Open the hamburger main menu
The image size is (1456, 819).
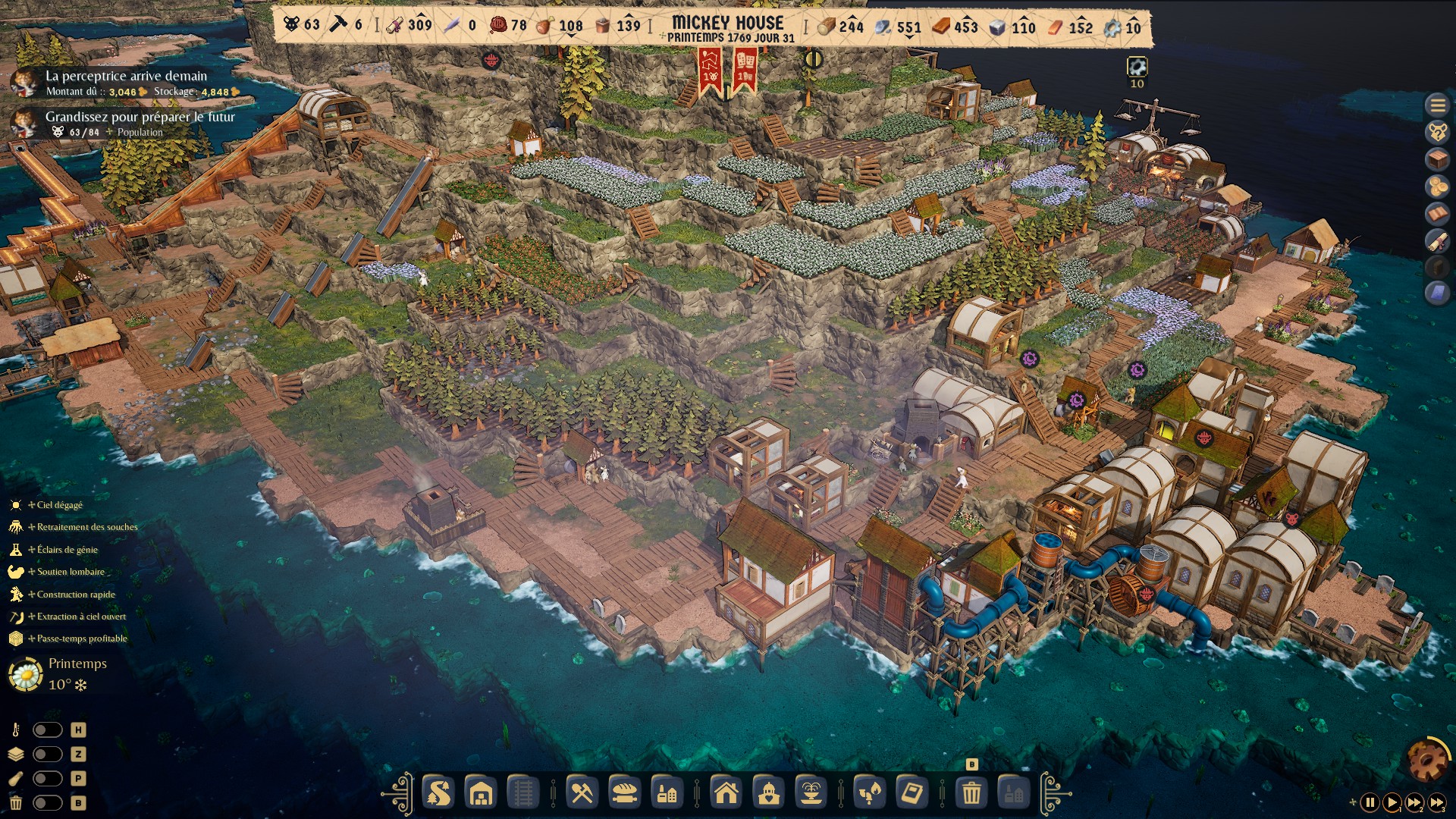tap(1437, 105)
